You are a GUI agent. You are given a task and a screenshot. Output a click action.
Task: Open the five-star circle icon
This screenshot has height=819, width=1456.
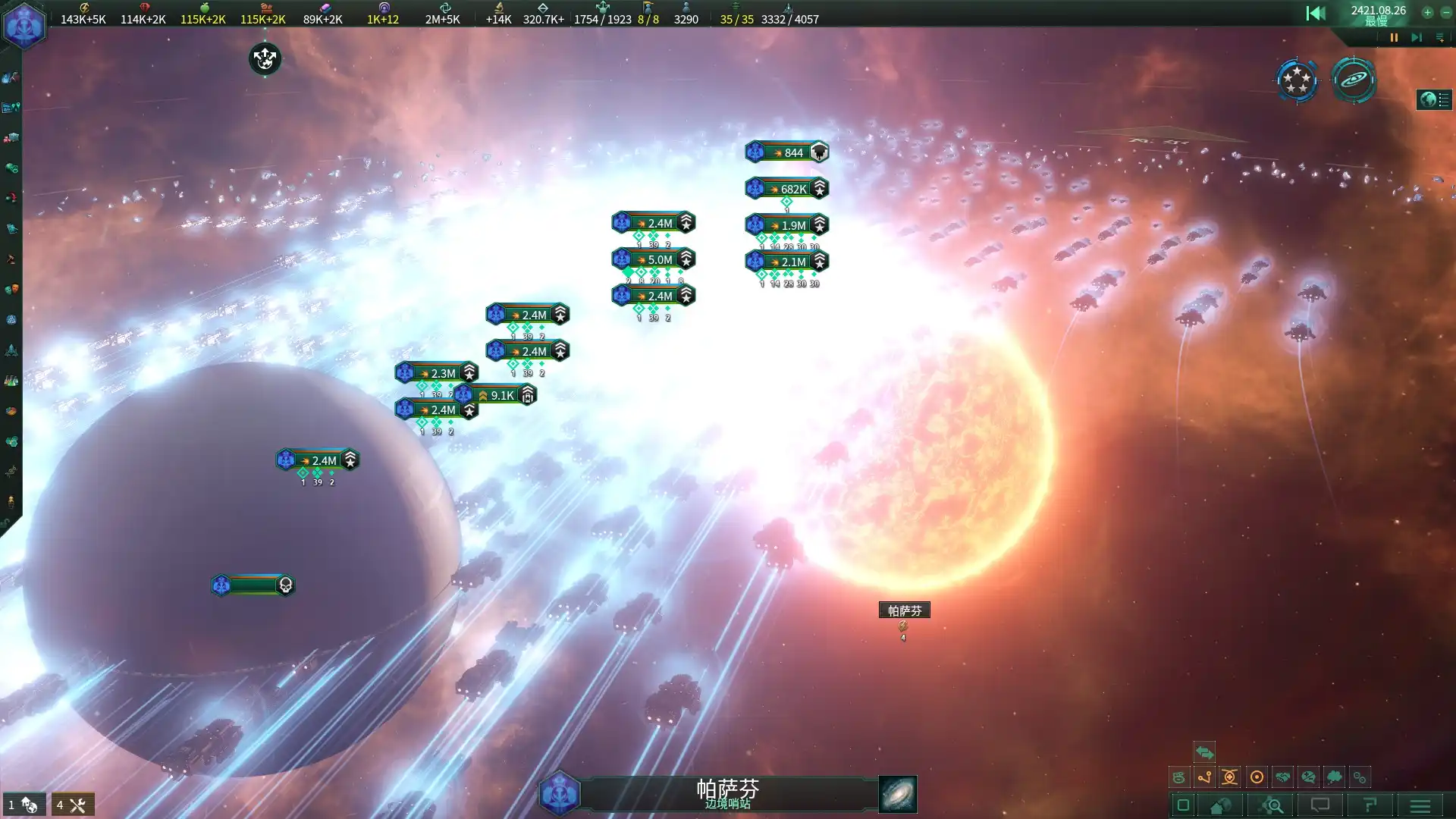point(1297,80)
